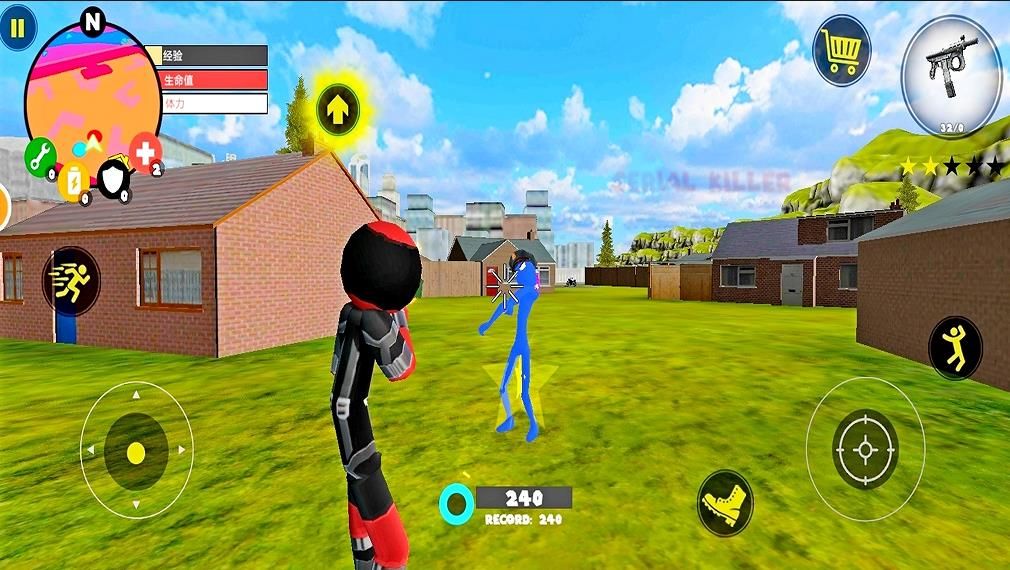Toggle sprint with the running man button

[x=71, y=282]
